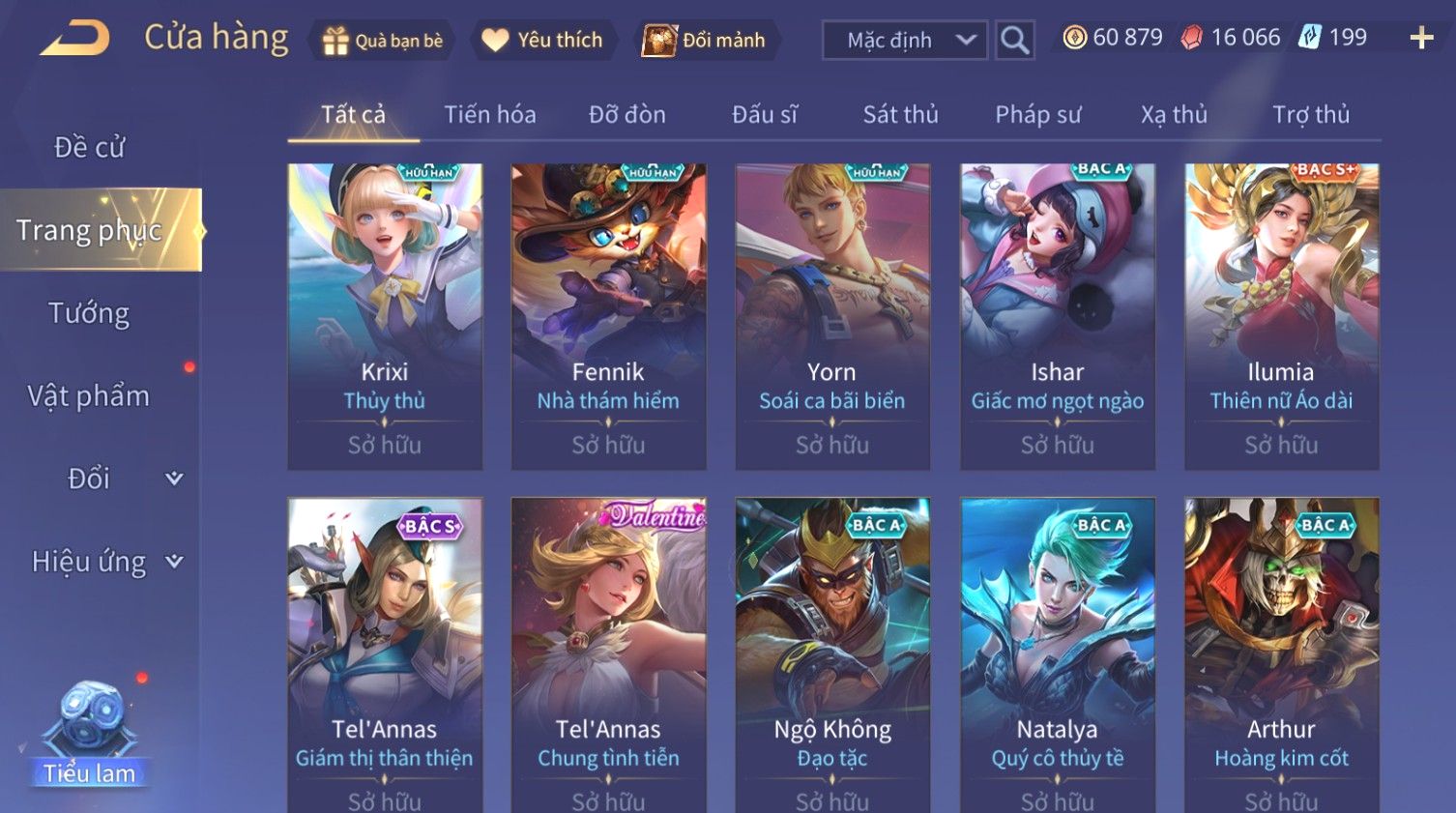Open the Tướng heroes menu
Screen dimensions: 1456x813
click(x=89, y=313)
